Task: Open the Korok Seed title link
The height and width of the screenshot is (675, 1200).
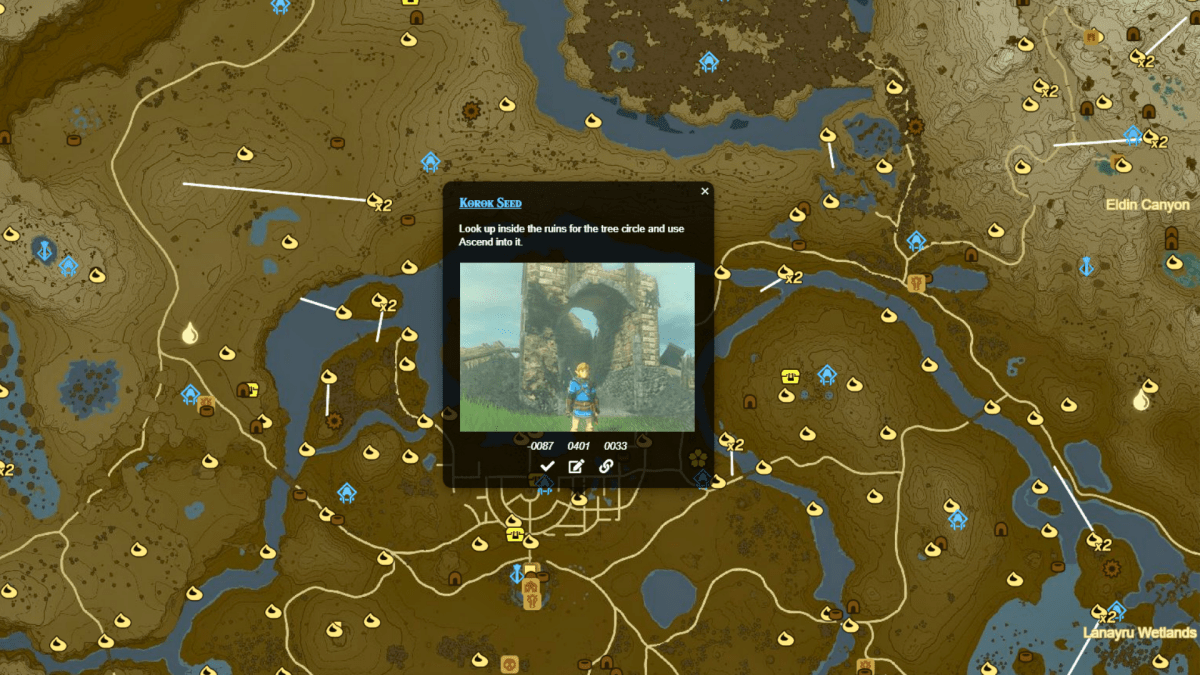Action: (490, 203)
